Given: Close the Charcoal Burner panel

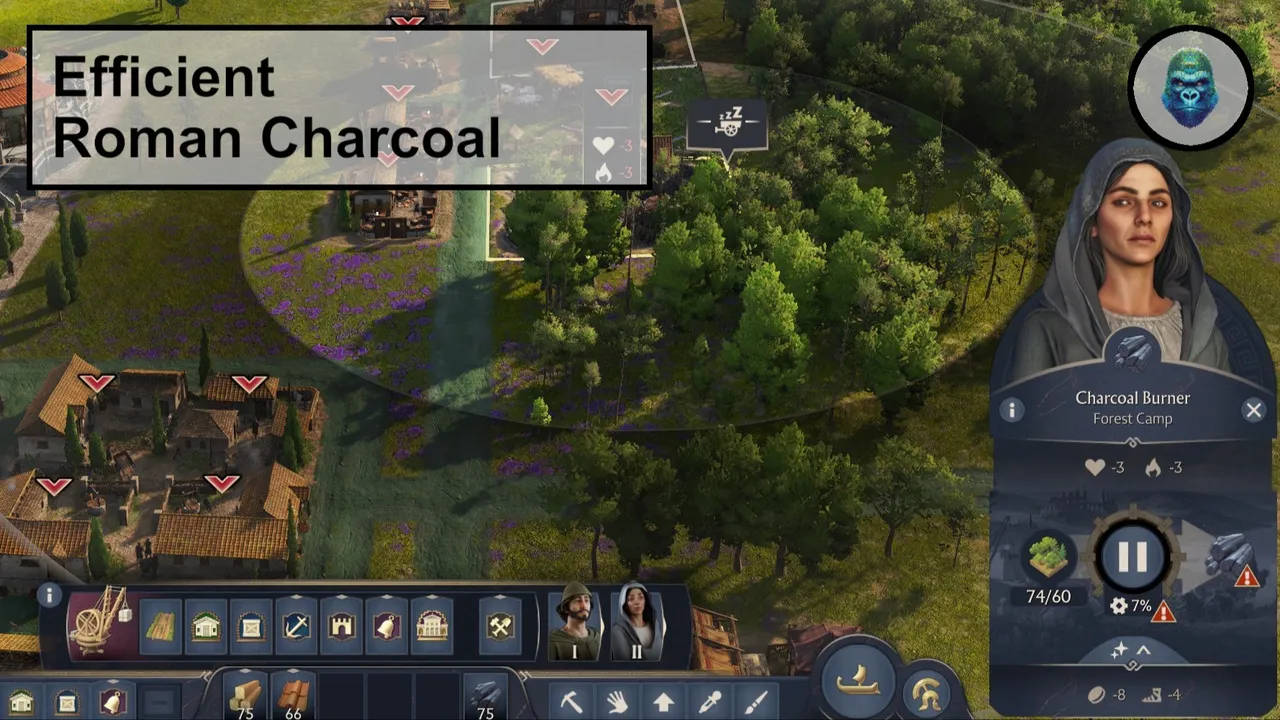Looking at the screenshot, I should 1253,410.
